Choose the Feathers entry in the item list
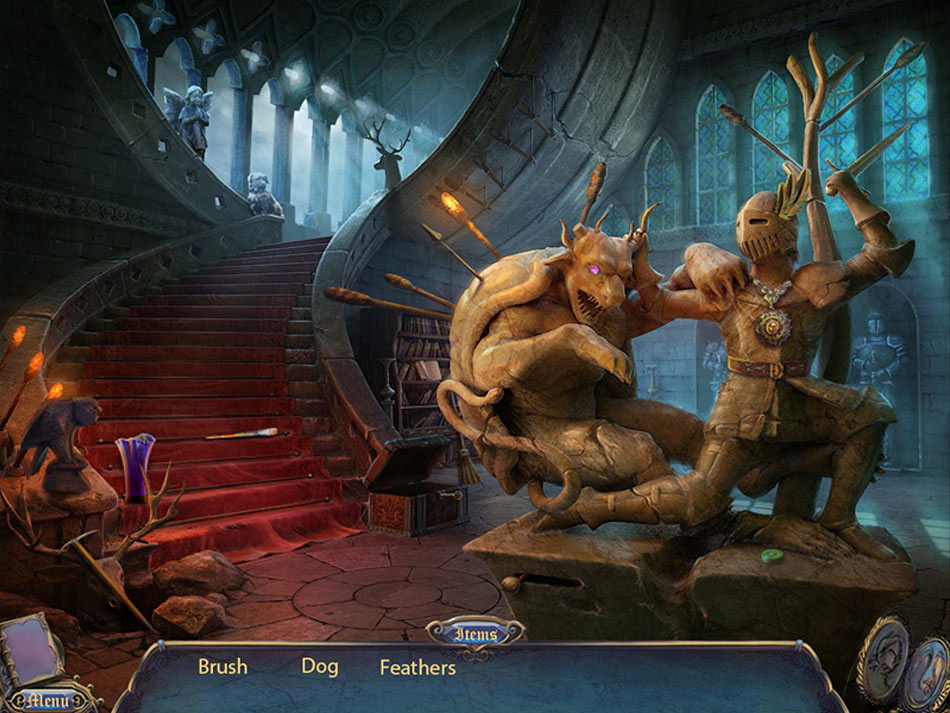 coord(417,667)
